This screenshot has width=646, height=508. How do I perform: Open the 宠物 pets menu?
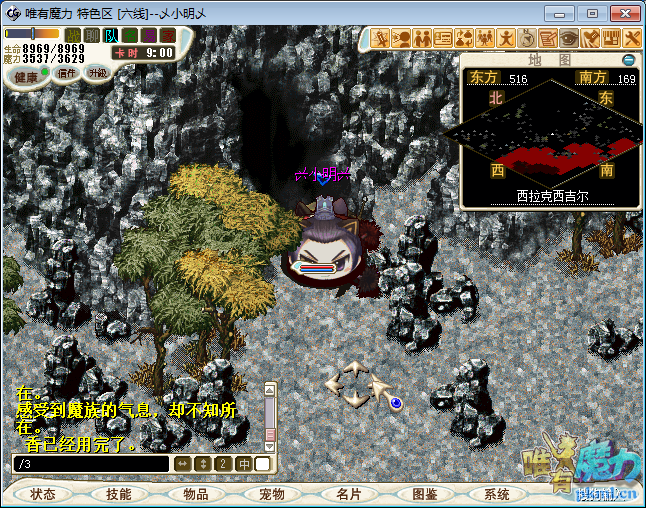point(272,494)
